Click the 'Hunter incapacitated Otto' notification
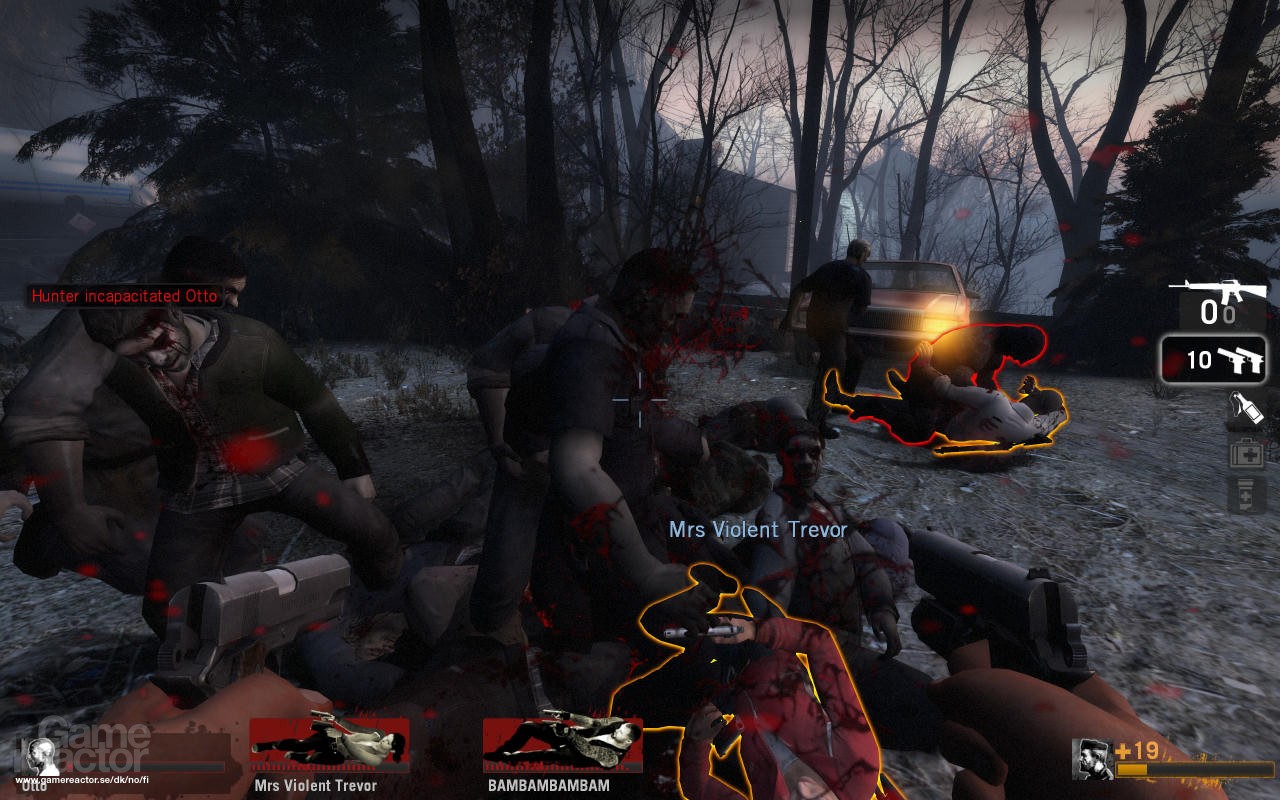The image size is (1280, 800). point(124,296)
